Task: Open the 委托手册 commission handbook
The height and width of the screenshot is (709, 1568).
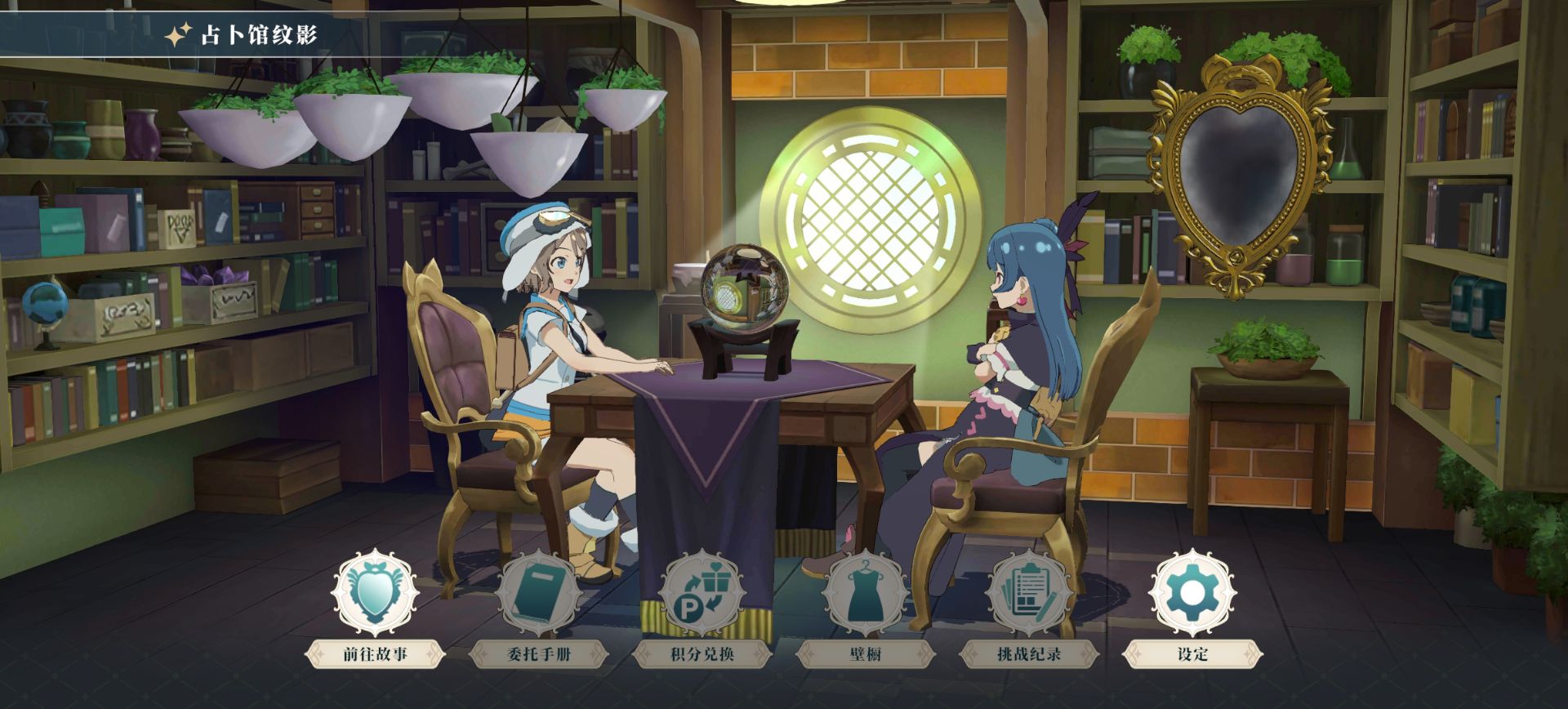Action: 538,595
